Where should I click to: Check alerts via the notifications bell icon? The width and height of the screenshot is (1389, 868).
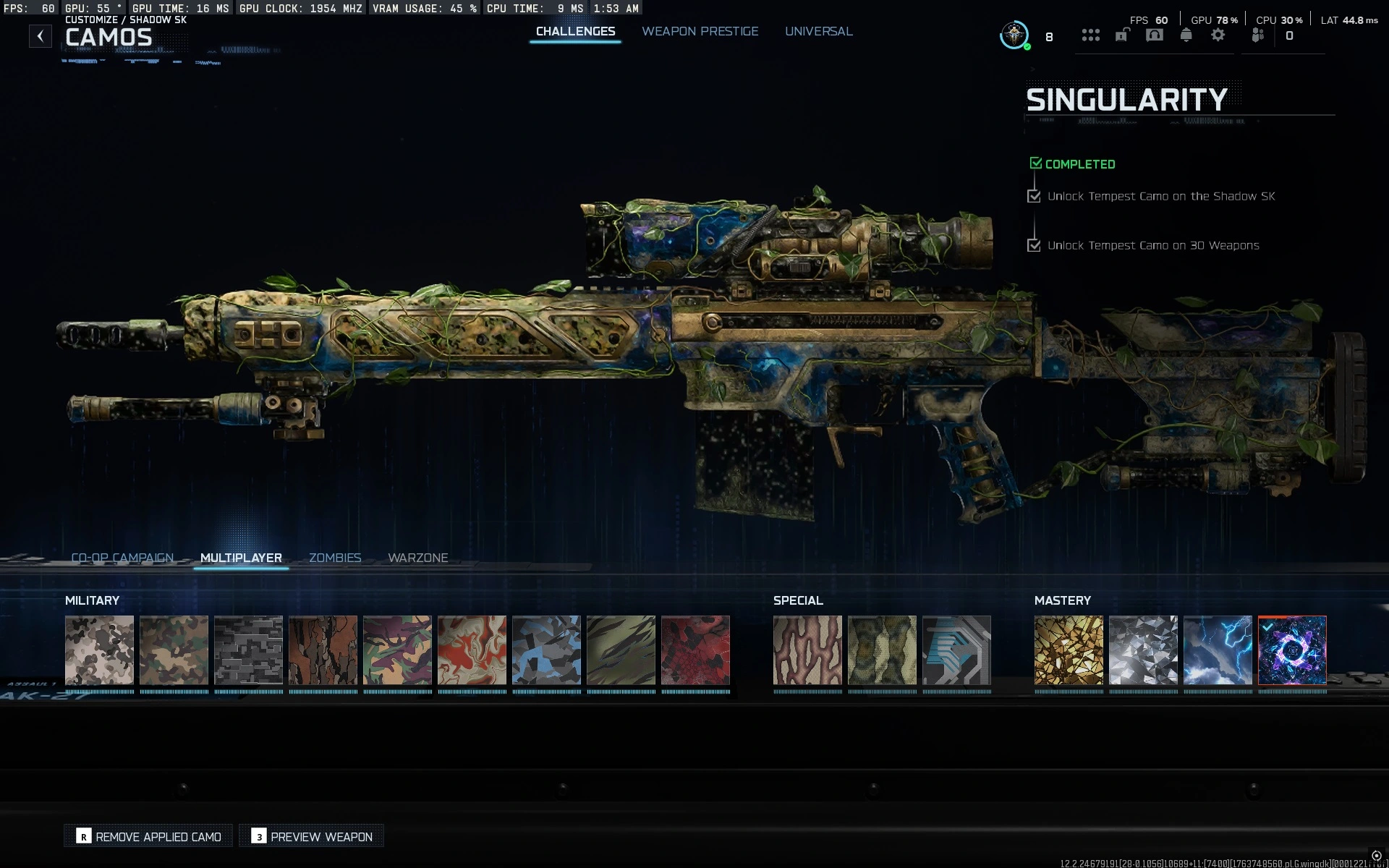coord(1186,35)
